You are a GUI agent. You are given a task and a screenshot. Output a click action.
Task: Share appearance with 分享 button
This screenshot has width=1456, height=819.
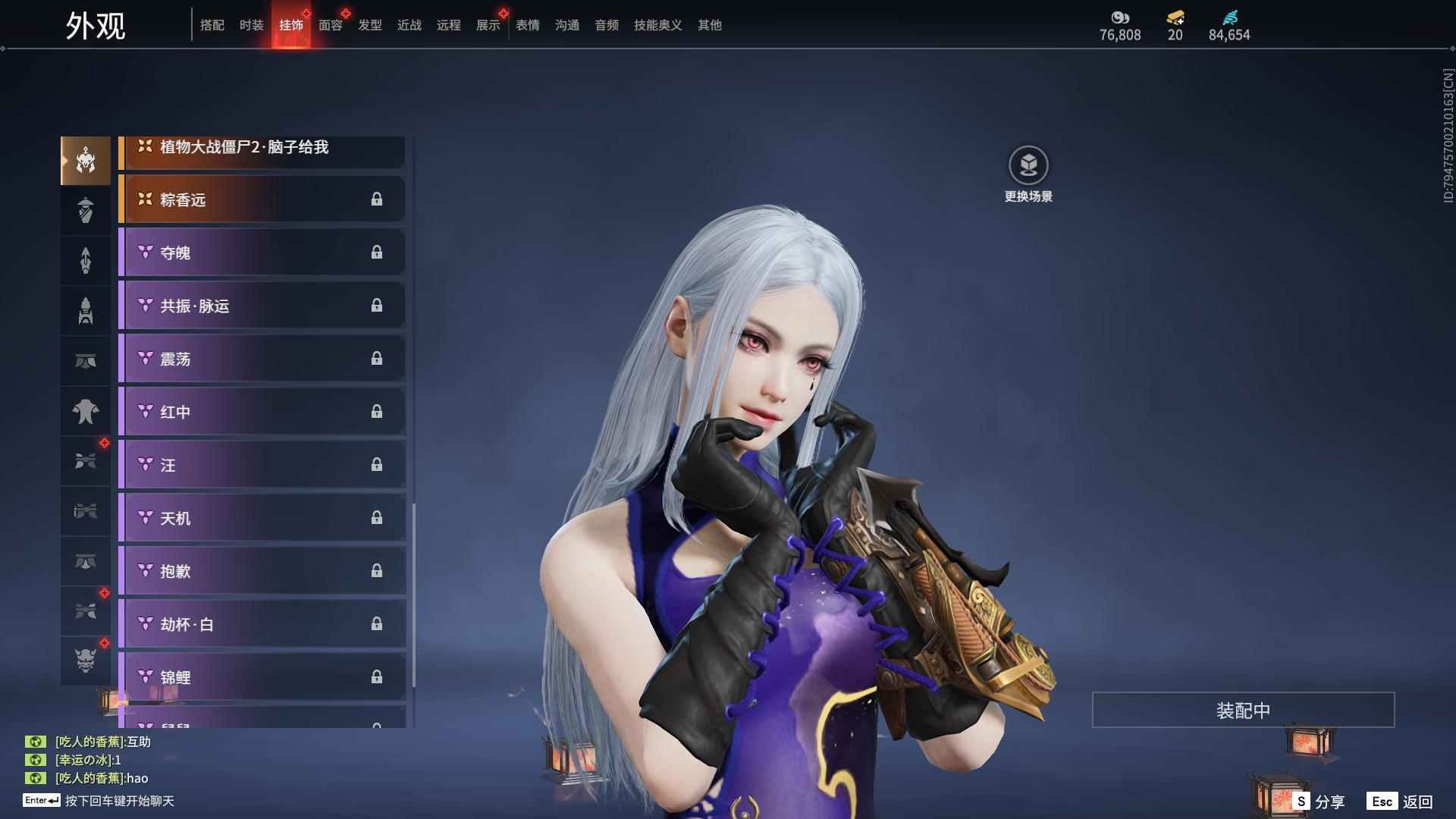pos(1319,801)
